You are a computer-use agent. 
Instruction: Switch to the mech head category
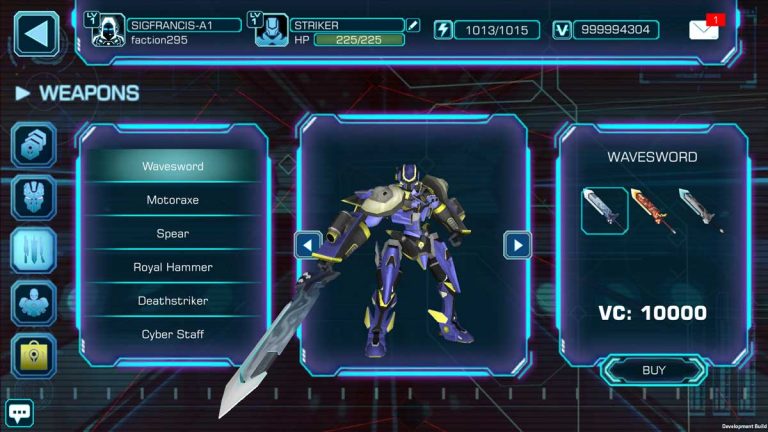pos(33,197)
